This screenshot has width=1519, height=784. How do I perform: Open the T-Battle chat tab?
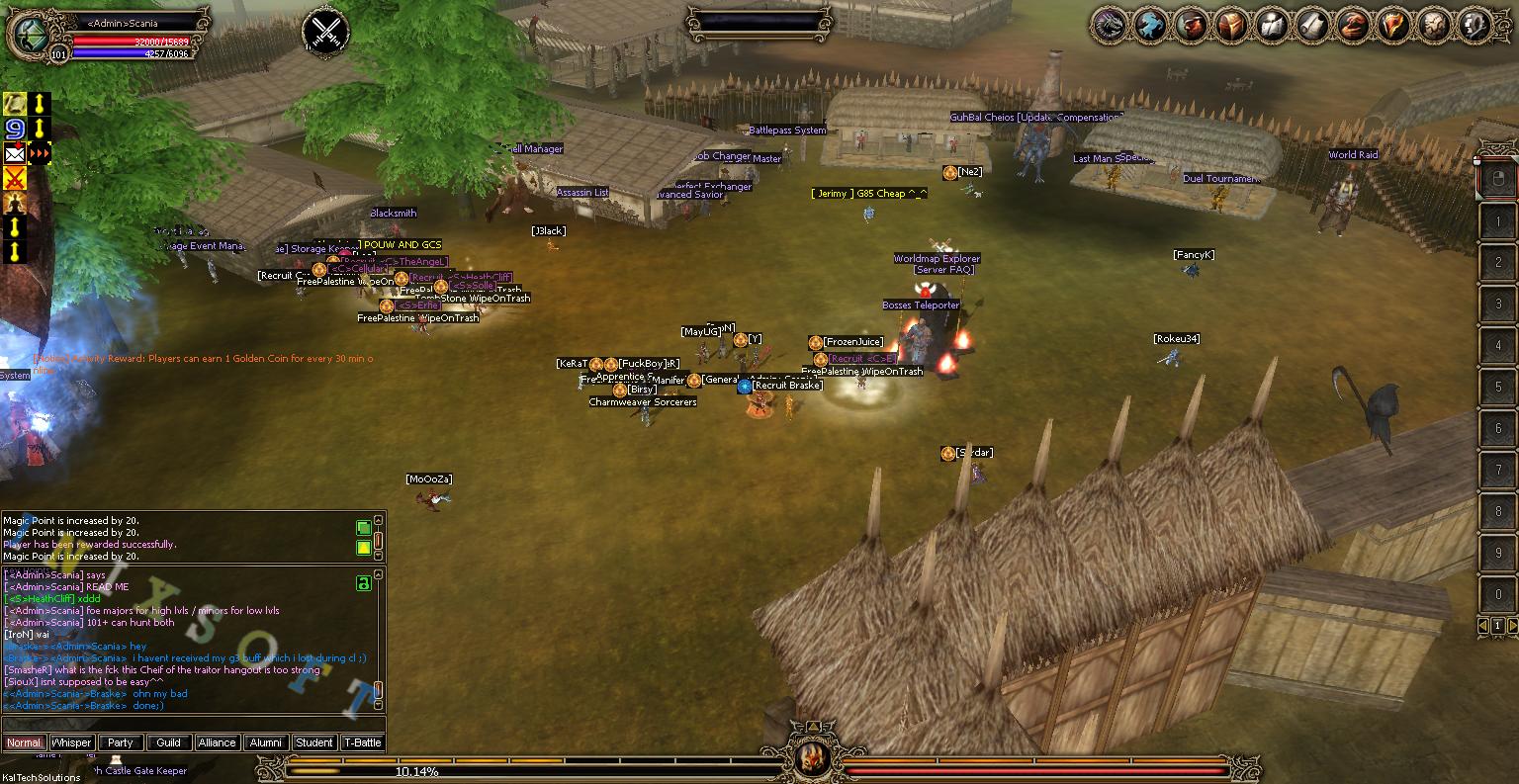tap(363, 742)
